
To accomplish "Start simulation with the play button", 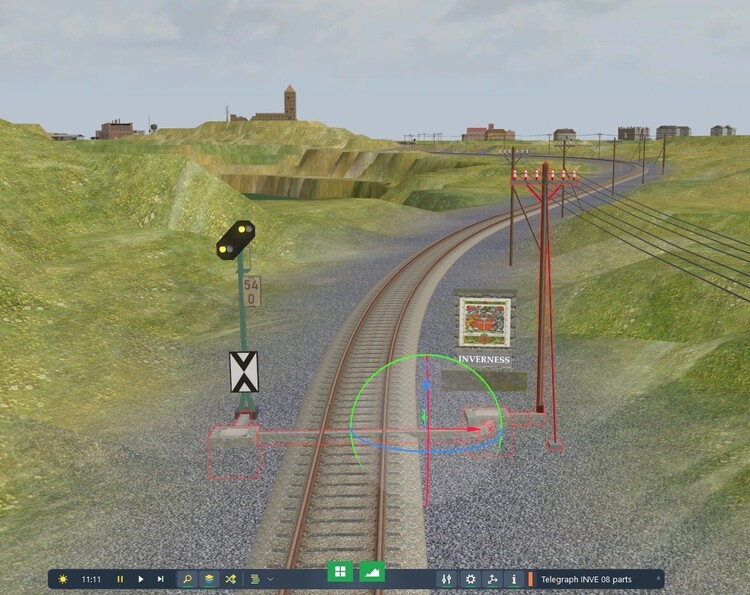I will (x=141, y=579).
